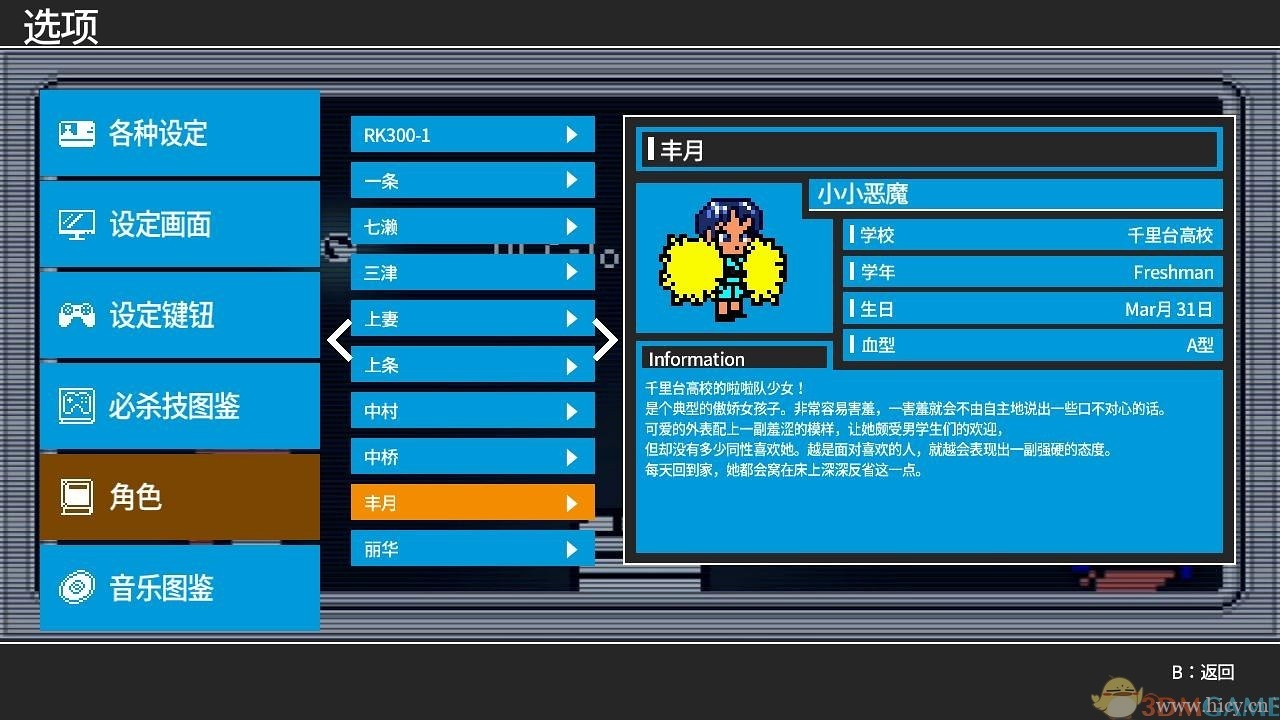Click the gamepad icon for 设定键钮
Screen dimensions: 1280x720
[x=75, y=315]
